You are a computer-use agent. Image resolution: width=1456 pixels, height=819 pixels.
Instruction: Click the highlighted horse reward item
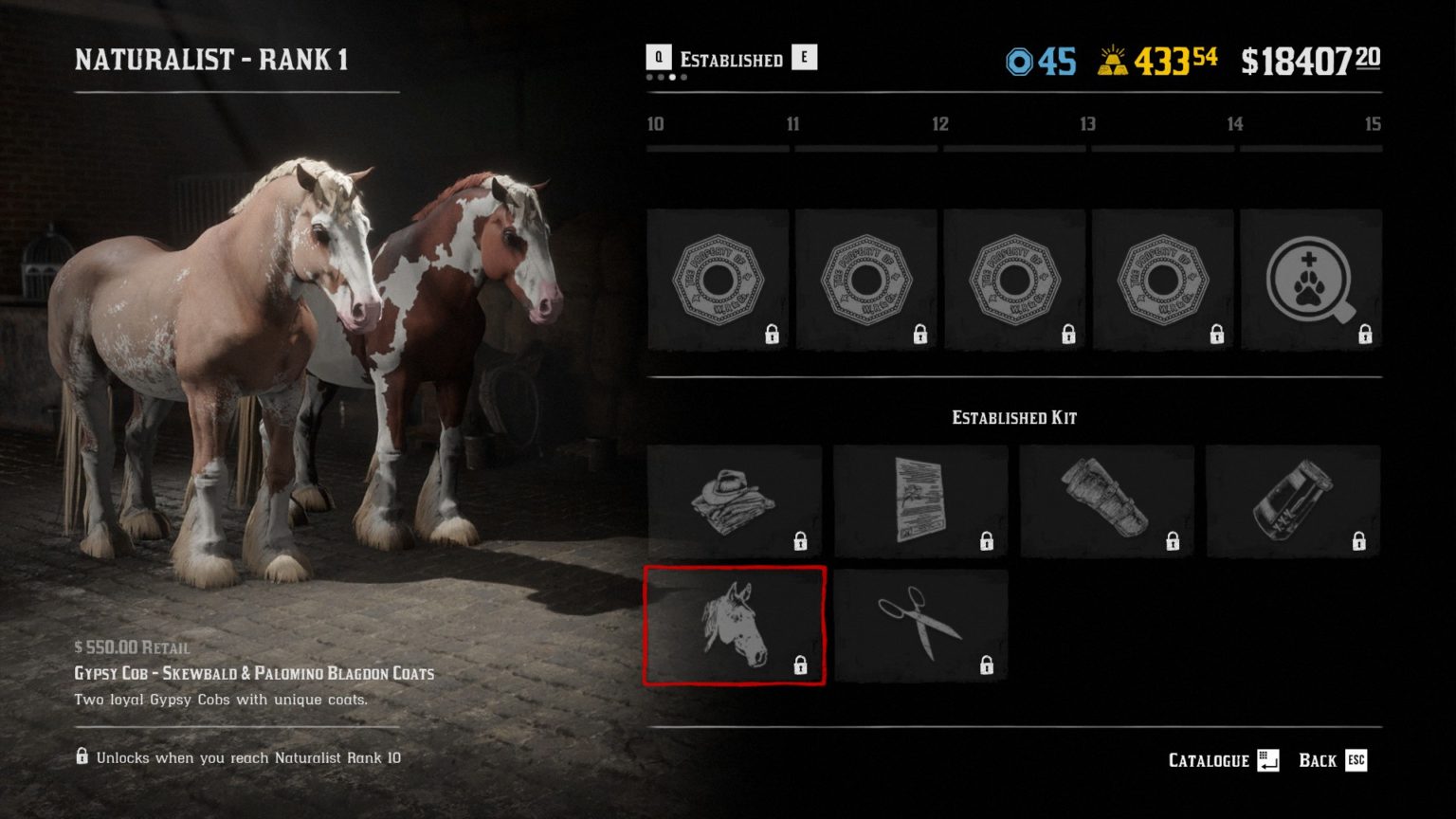pyautogui.click(x=736, y=626)
